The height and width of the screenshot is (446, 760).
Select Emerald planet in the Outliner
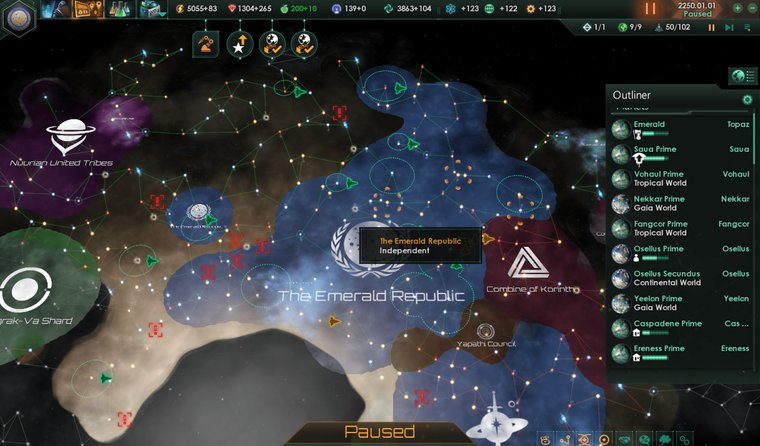point(680,129)
